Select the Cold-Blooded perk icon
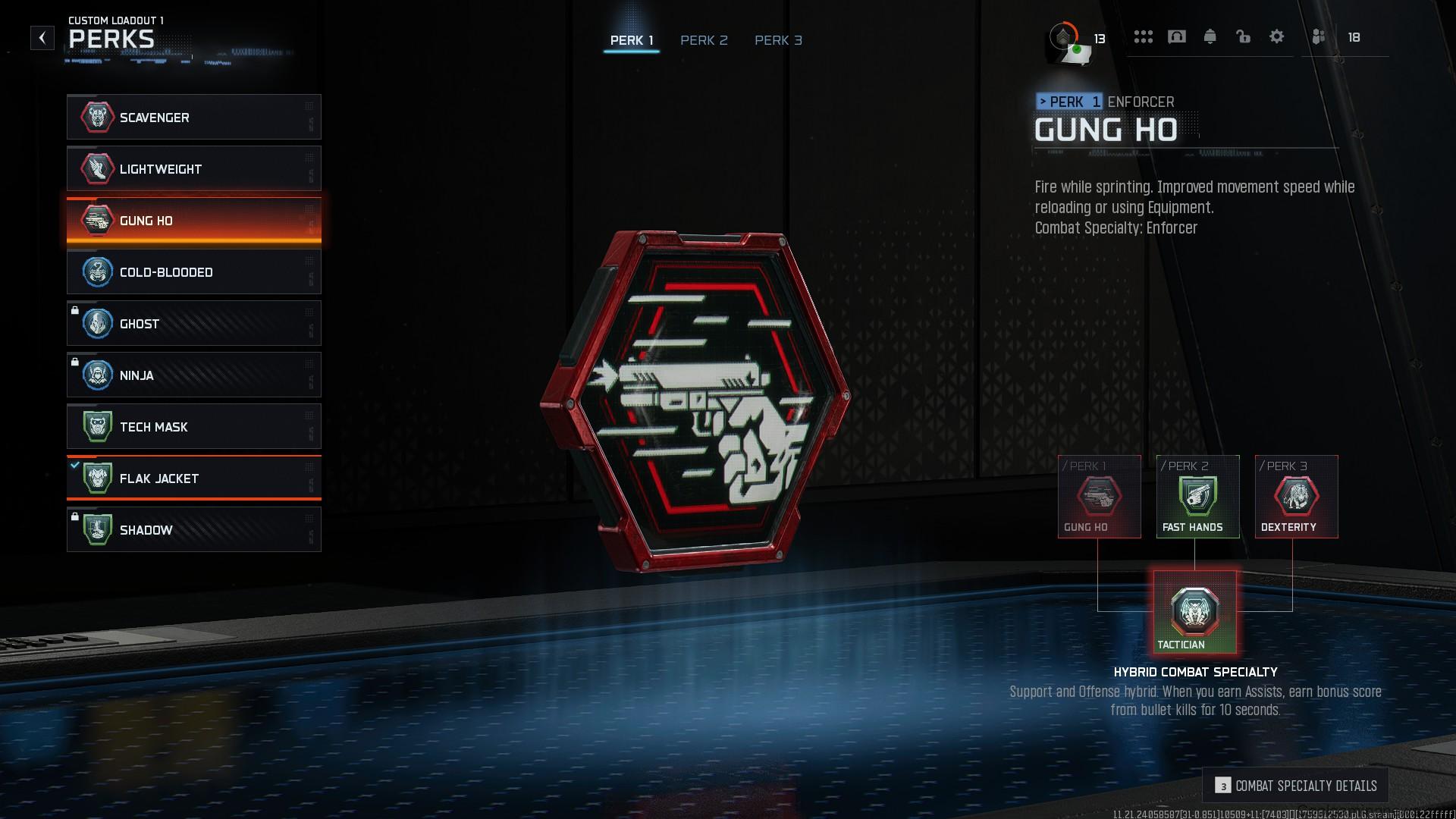This screenshot has width=1456, height=819. [x=96, y=272]
